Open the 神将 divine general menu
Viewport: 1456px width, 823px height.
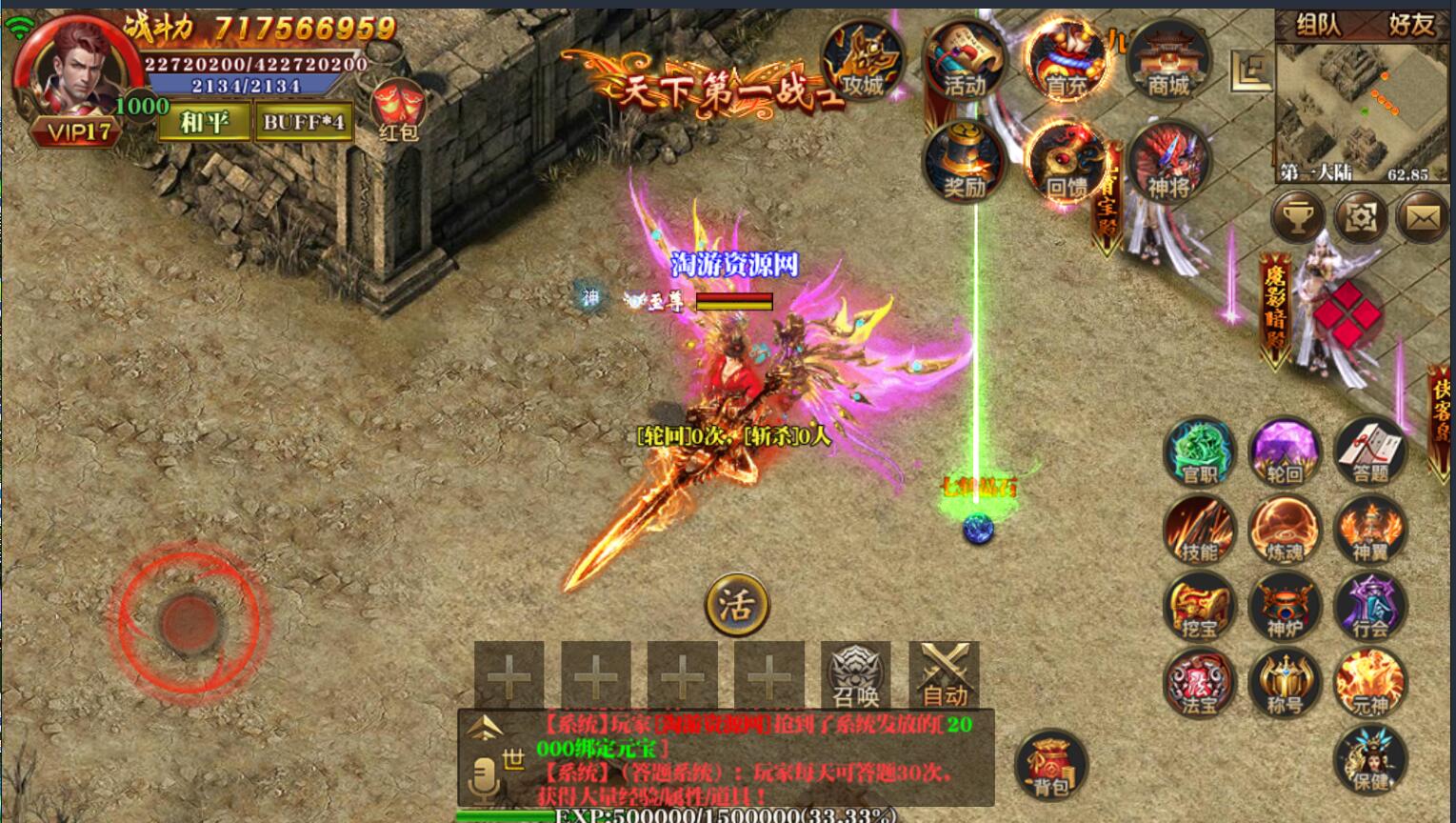click(1168, 162)
